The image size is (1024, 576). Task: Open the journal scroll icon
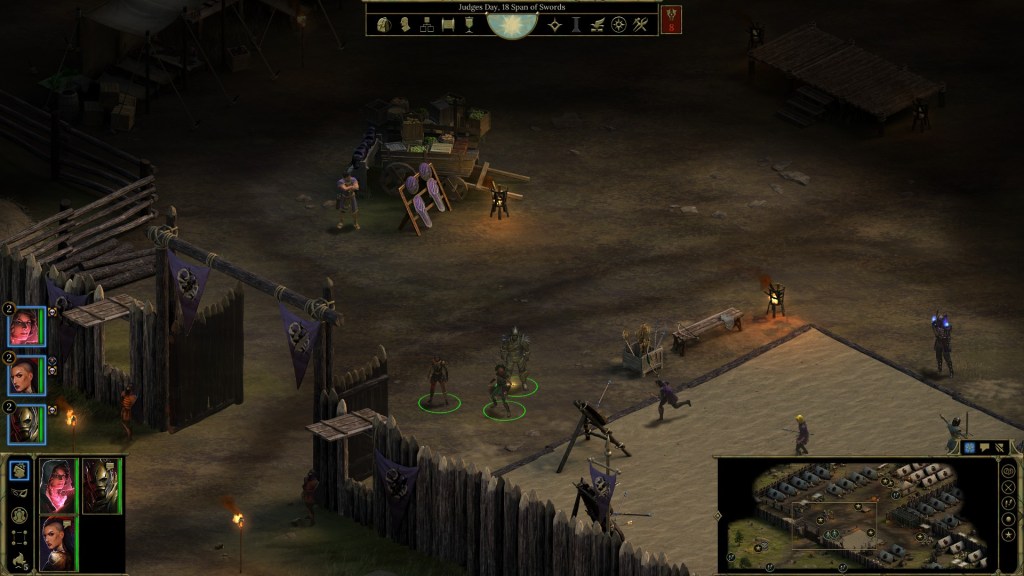447,24
